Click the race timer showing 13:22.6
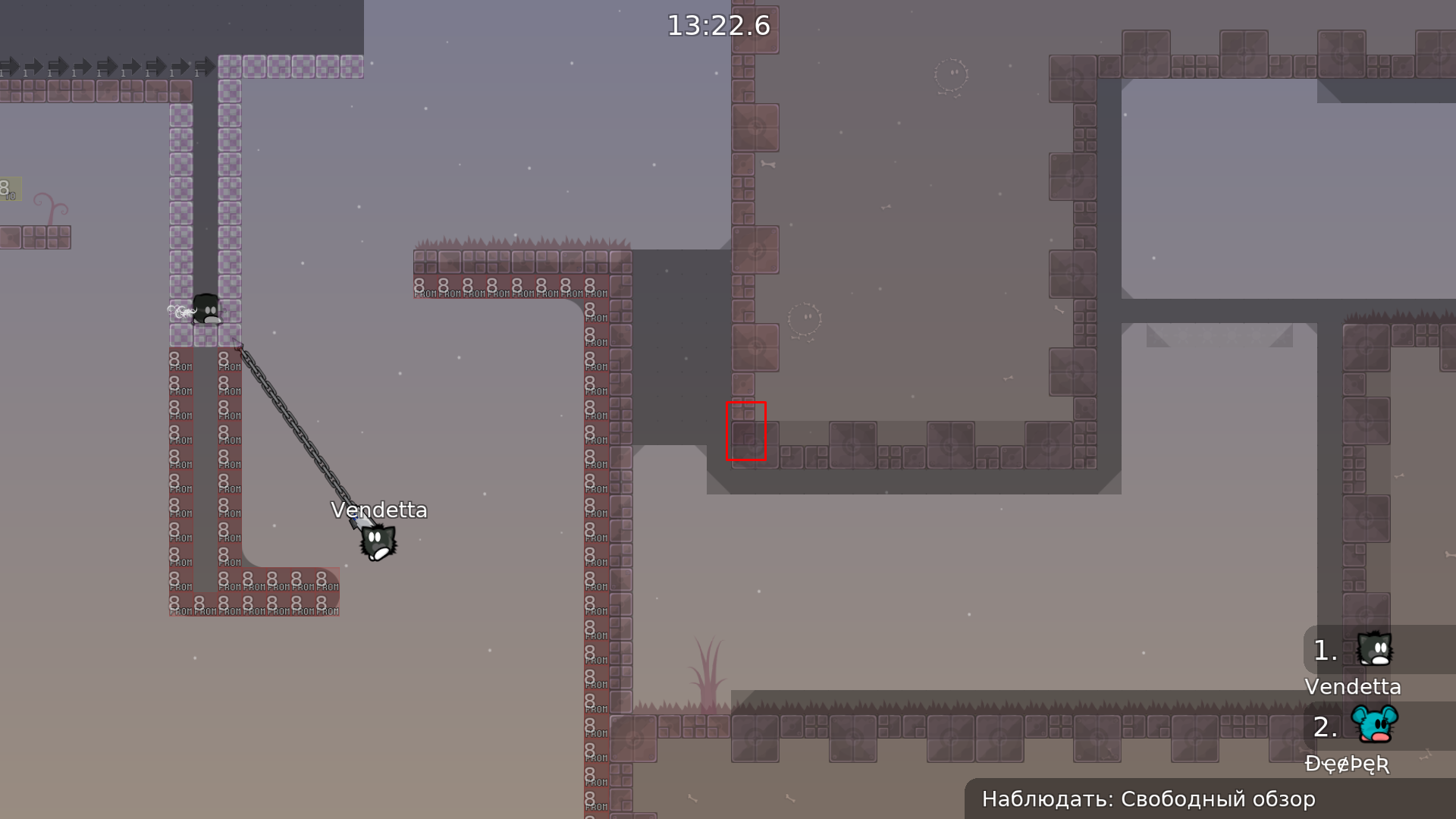 coord(717,25)
